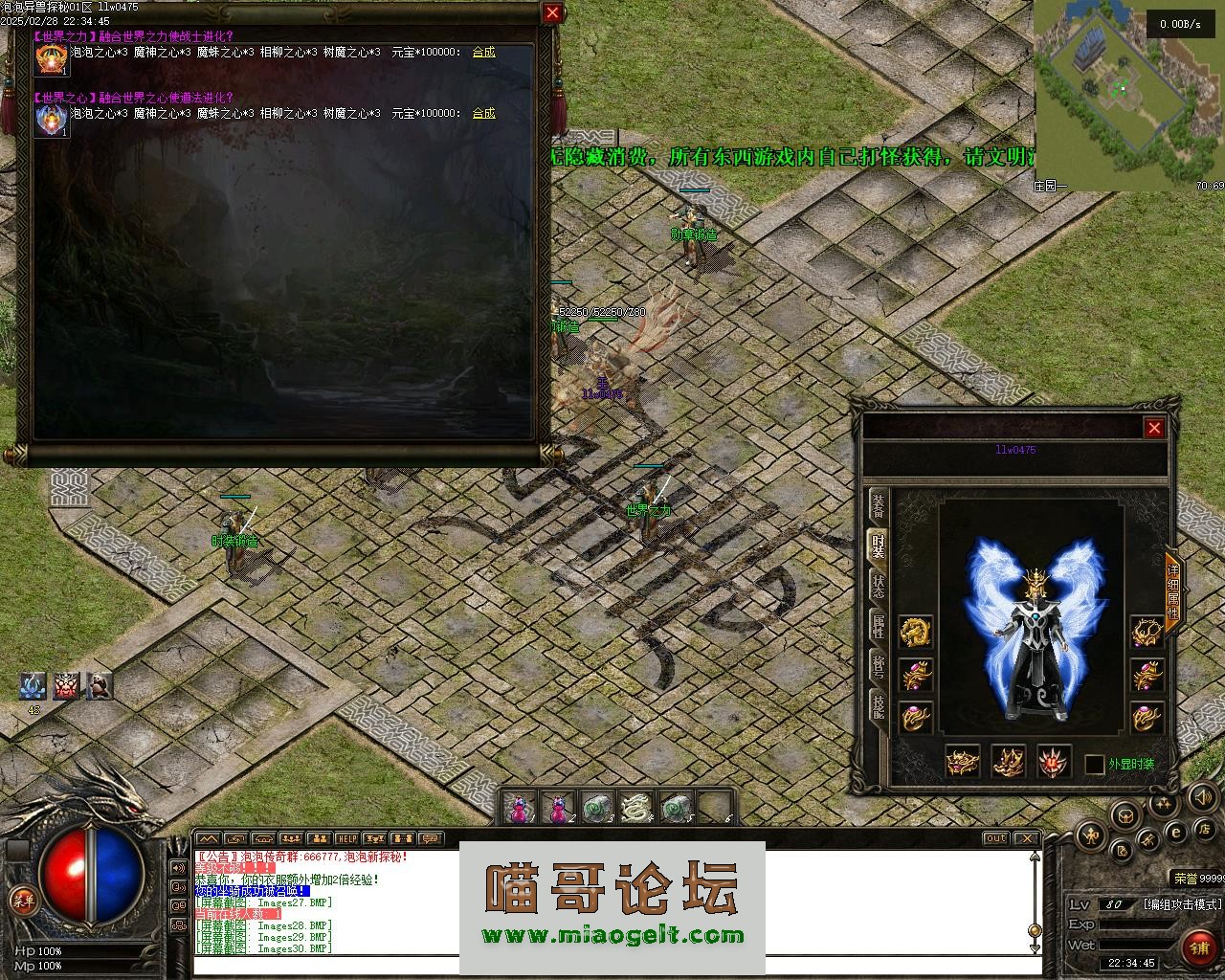This screenshot has height=980, width=1225.
Task: Click 合成 for the 世界之心 recipe
Action: click(483, 114)
